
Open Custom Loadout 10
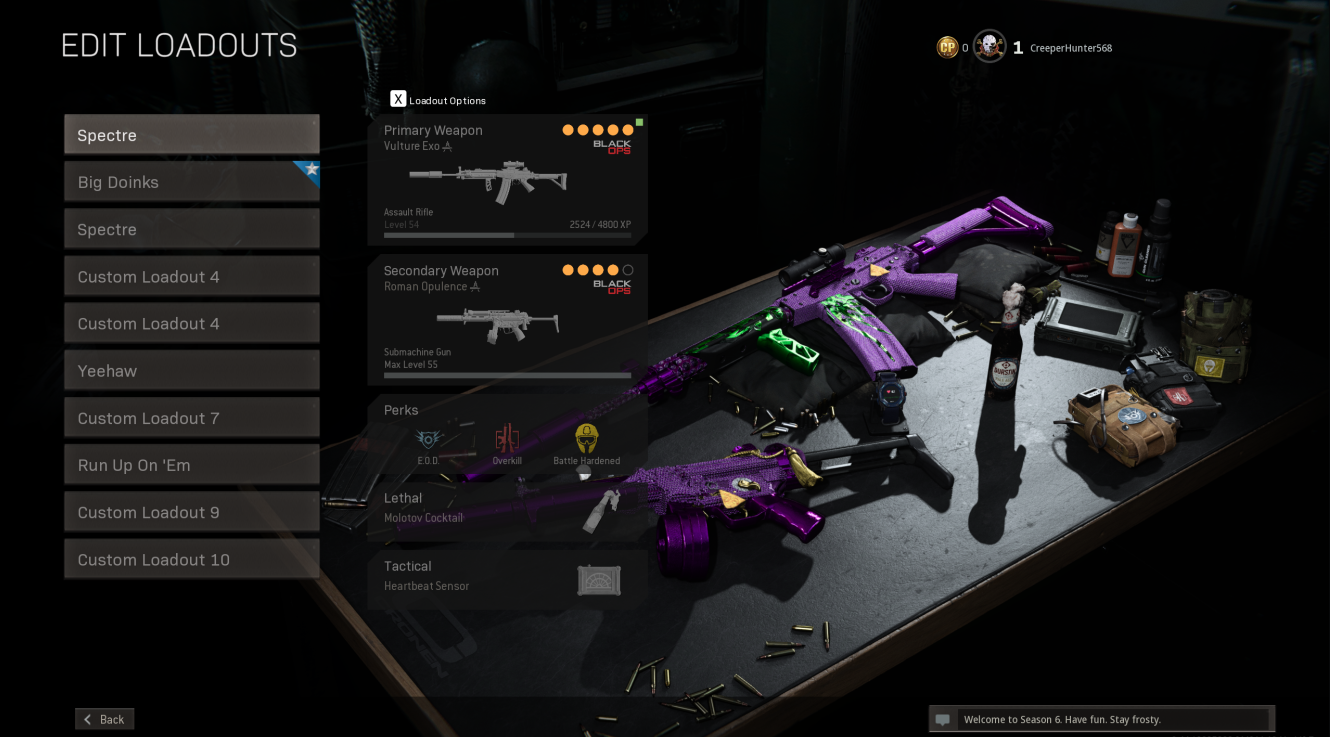coord(191,560)
